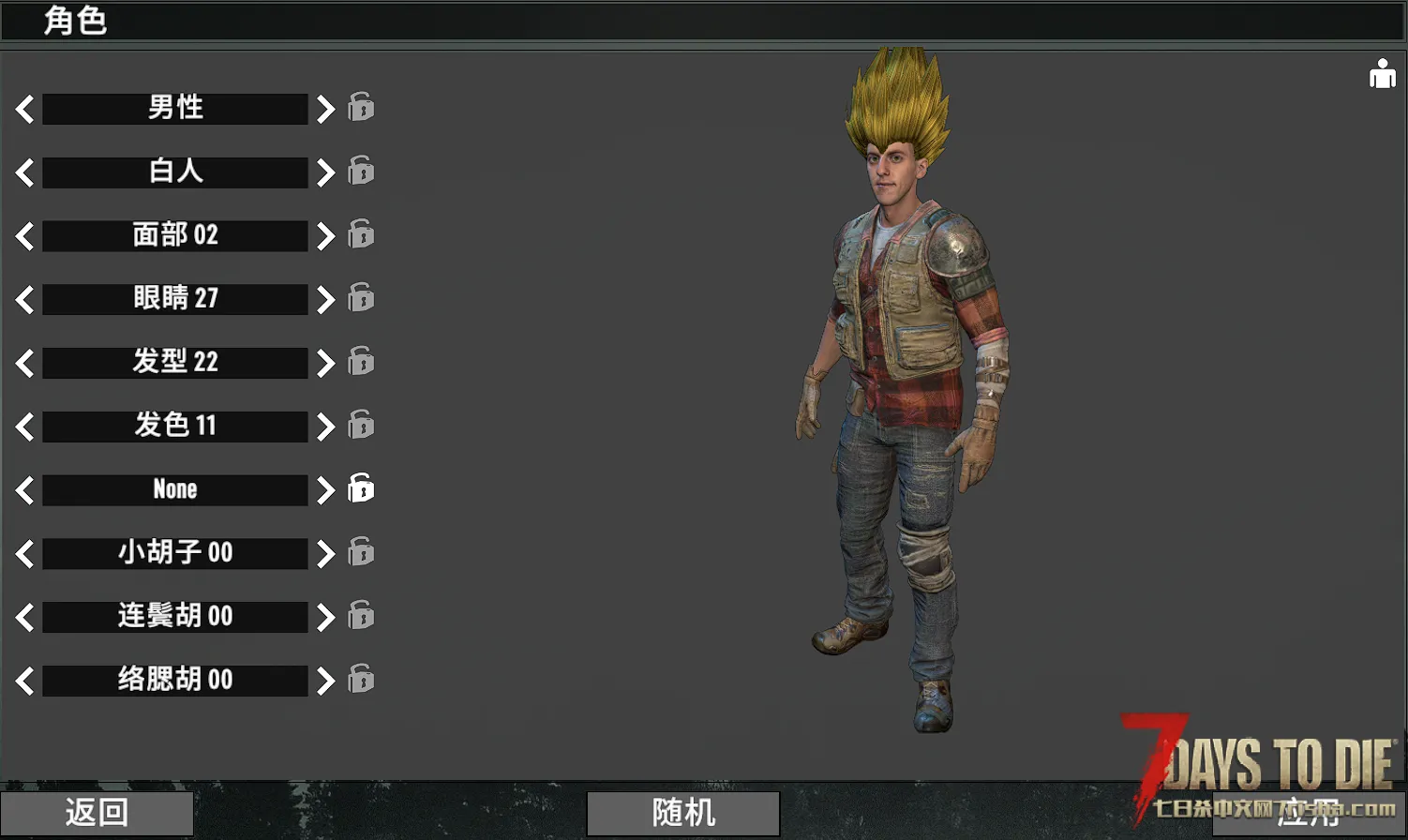Apply changes with 应用 button
Image resolution: width=1408 pixels, height=840 pixels.
(1308, 812)
